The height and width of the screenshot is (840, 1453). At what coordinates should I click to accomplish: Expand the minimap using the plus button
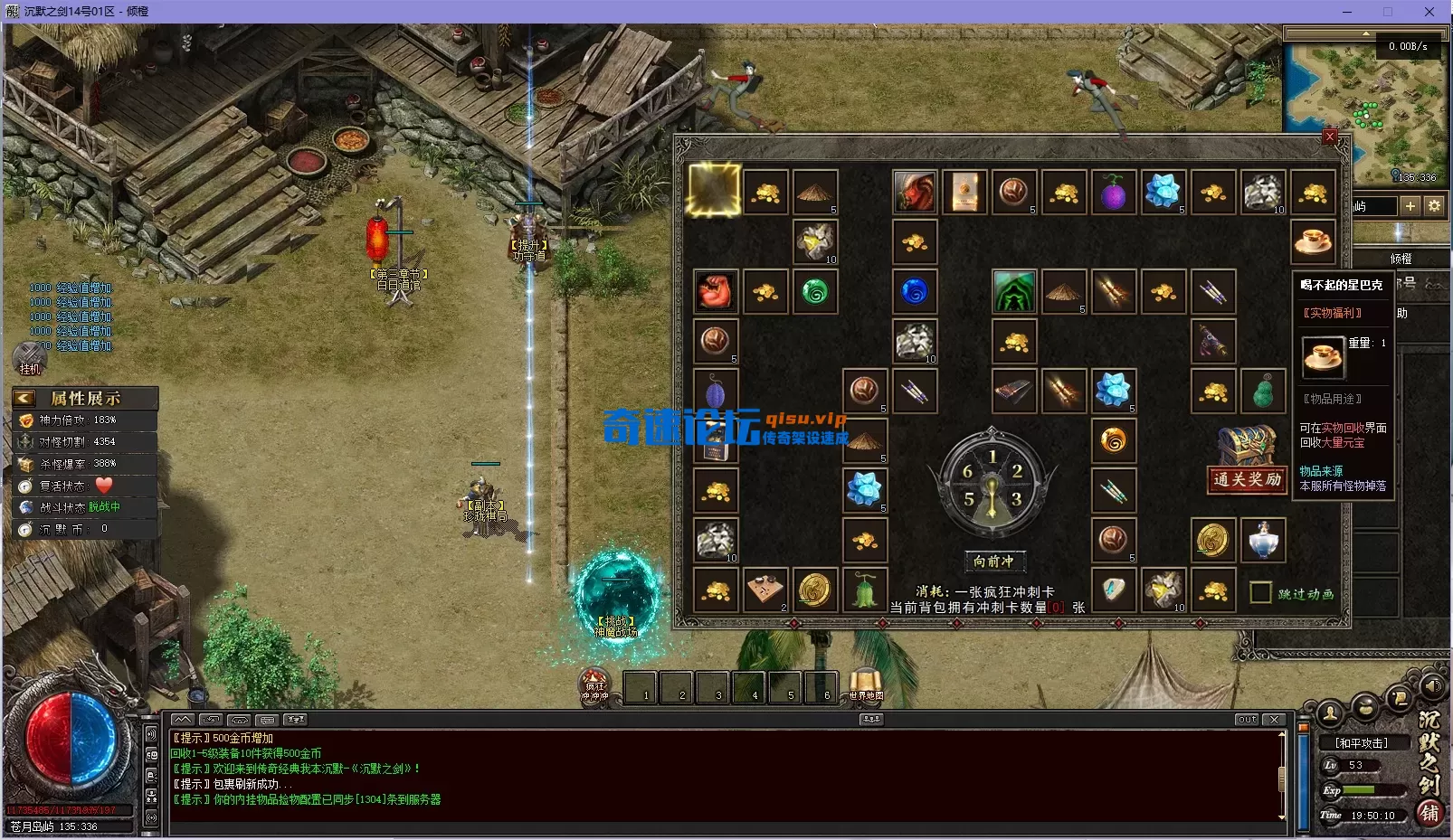click(1410, 206)
